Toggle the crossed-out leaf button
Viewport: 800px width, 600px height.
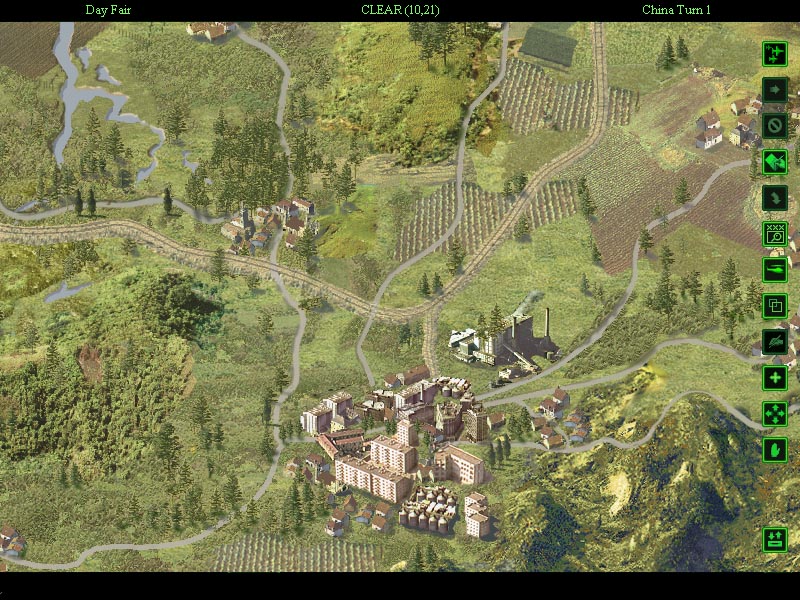pos(775,342)
